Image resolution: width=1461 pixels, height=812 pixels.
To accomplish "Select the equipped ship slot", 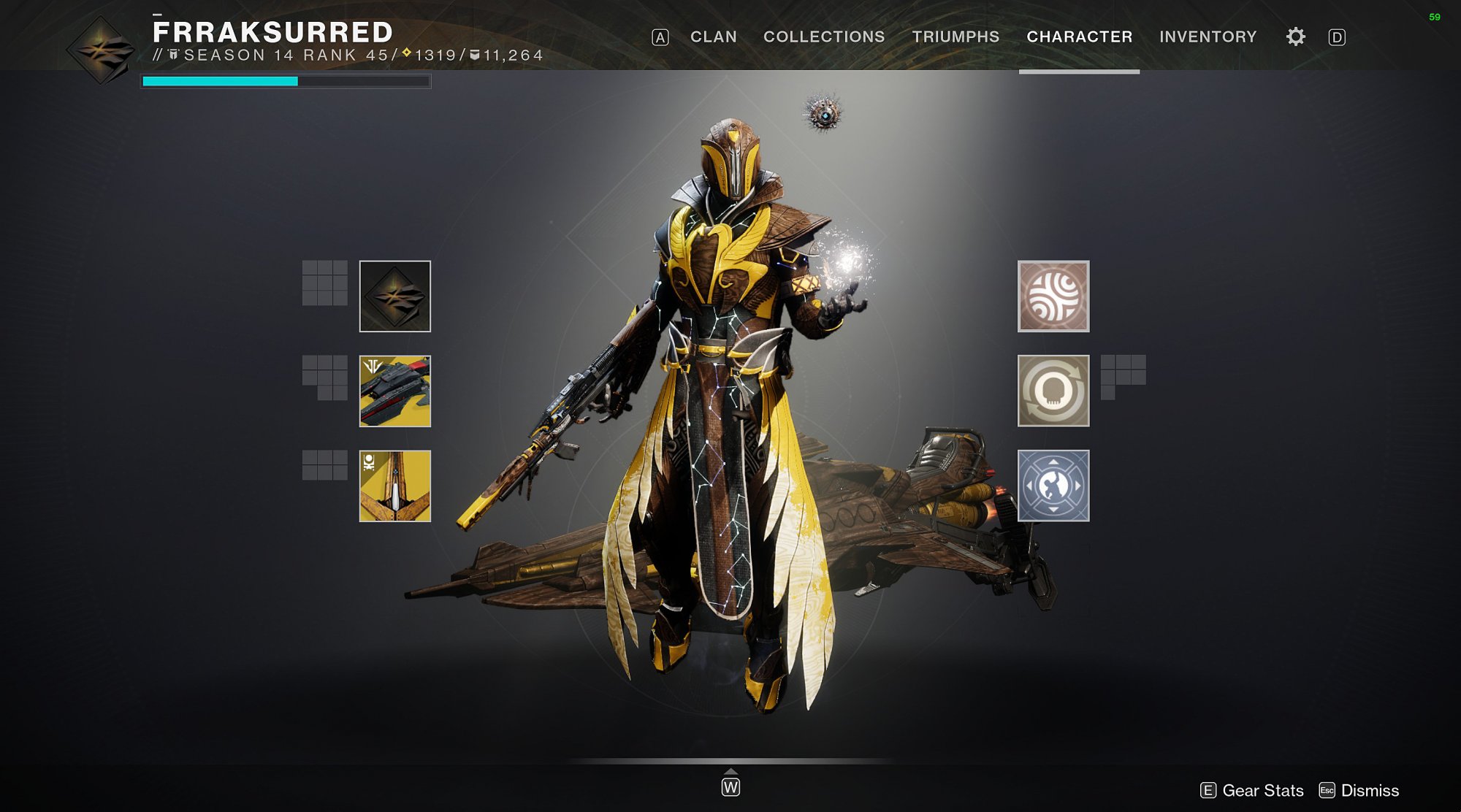I will (x=394, y=391).
